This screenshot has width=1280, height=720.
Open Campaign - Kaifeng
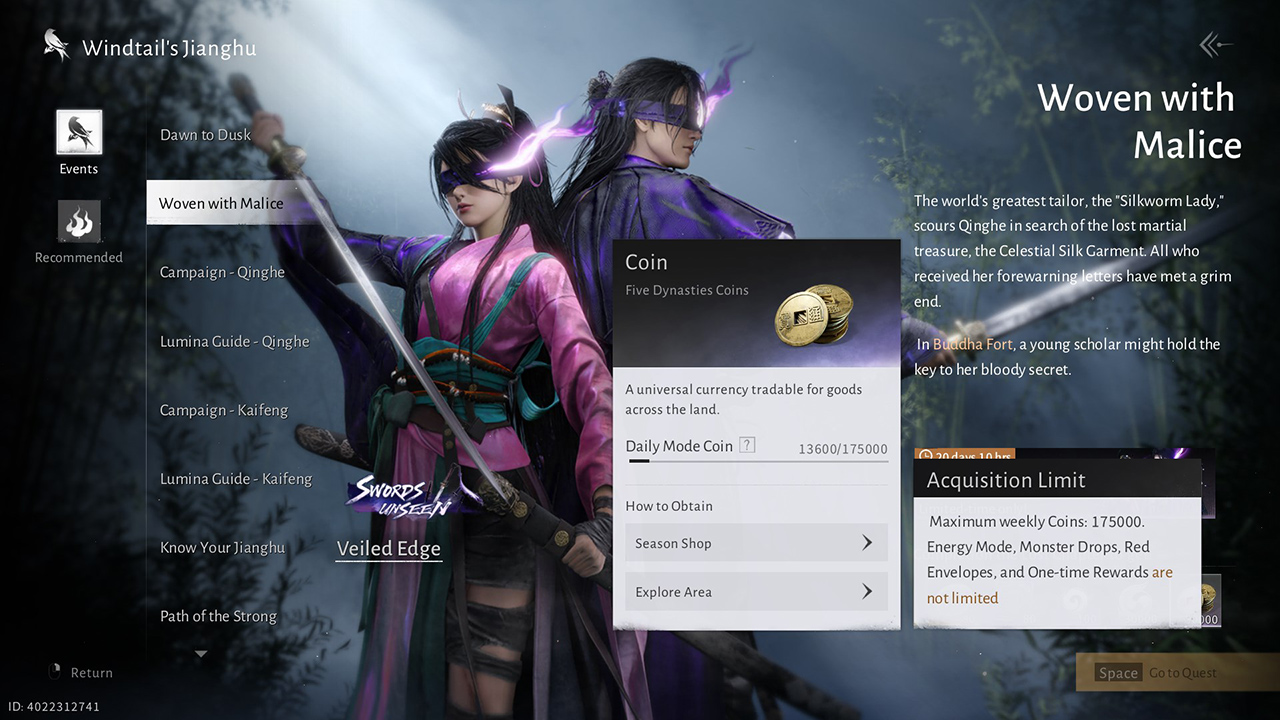coord(224,410)
